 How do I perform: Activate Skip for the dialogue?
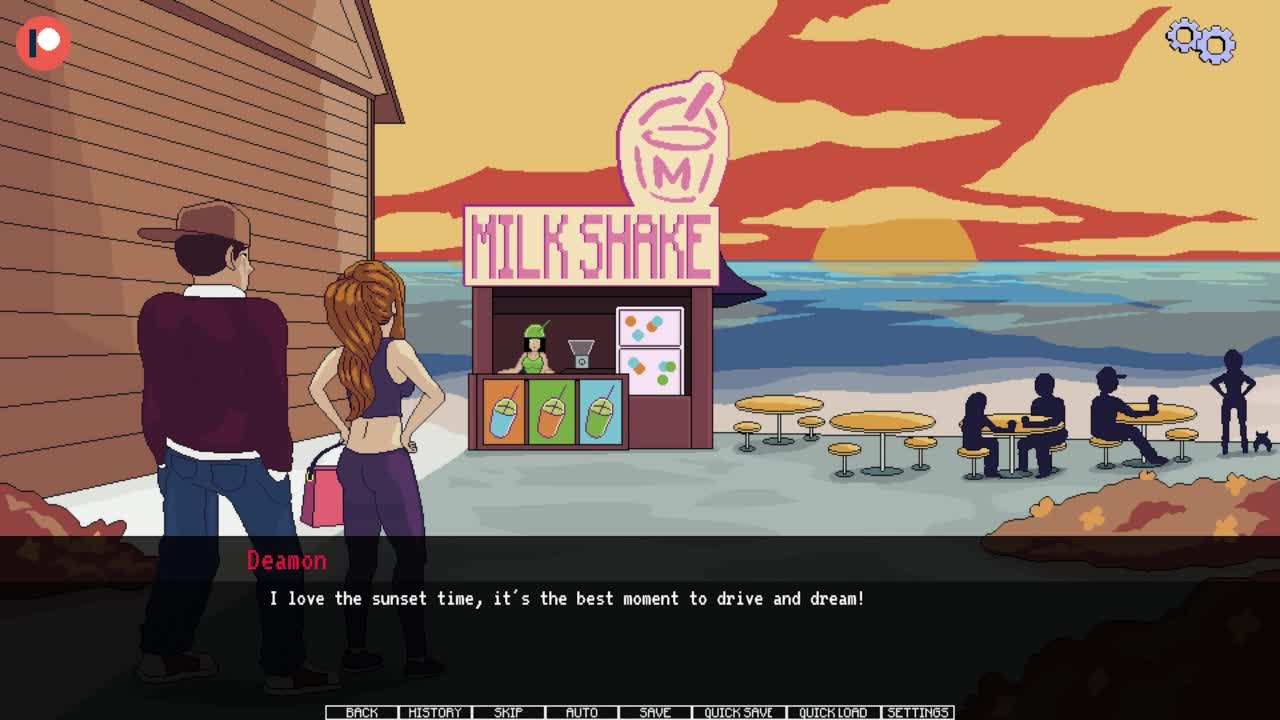coord(508,712)
